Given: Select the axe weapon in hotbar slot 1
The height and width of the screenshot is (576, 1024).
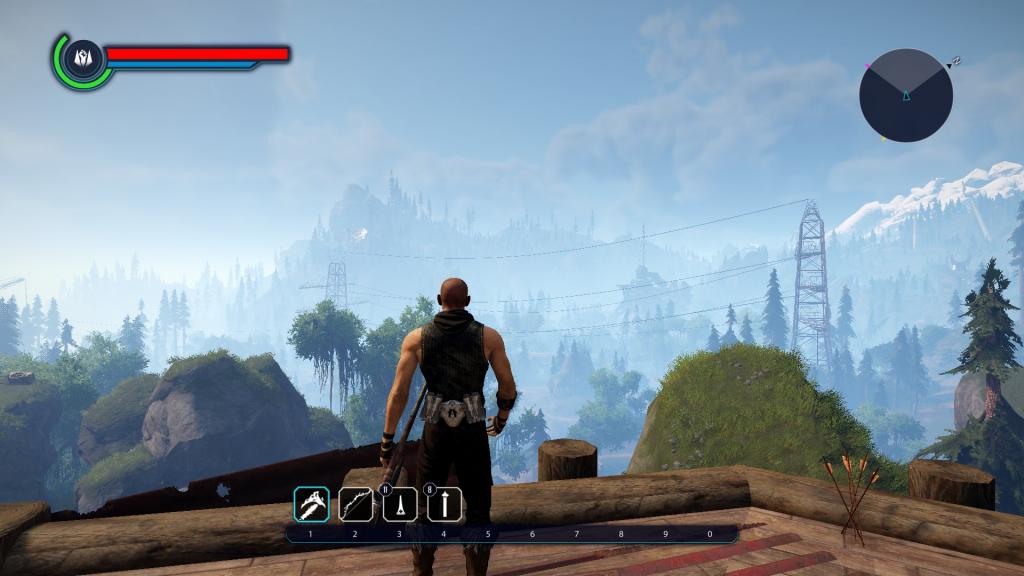Looking at the screenshot, I should pos(311,504).
